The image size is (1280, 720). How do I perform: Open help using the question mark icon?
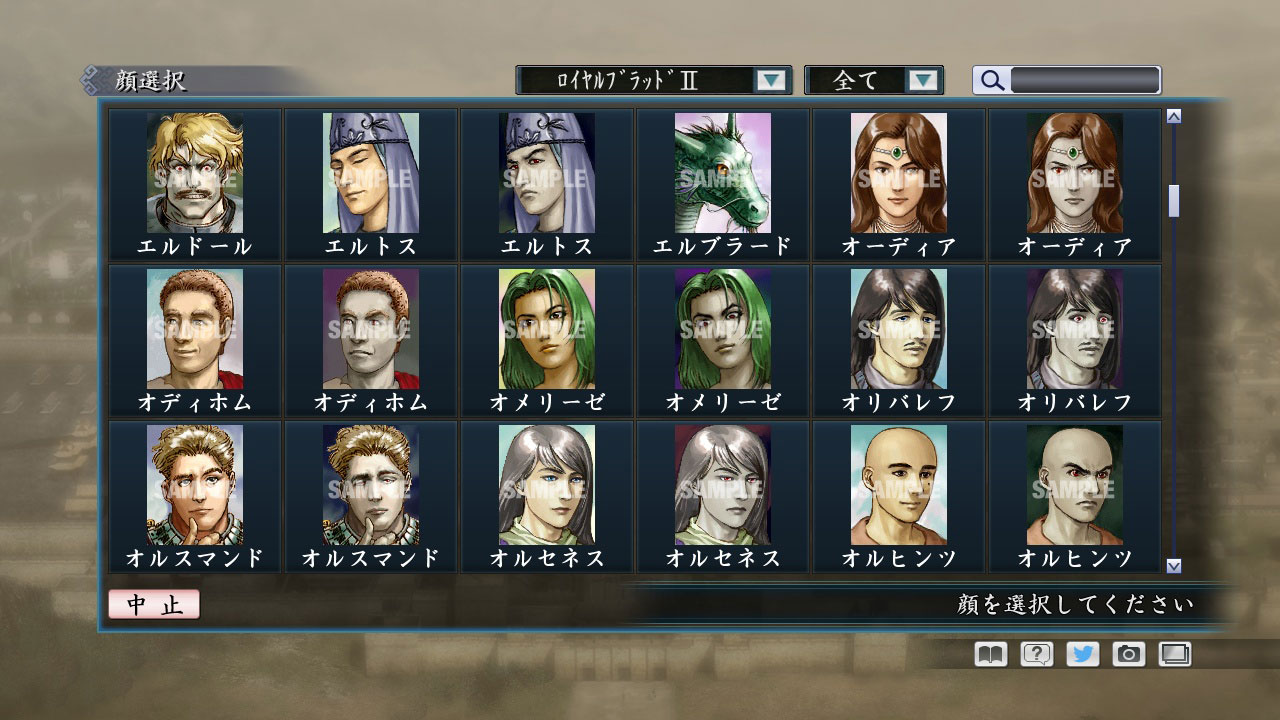point(1036,654)
